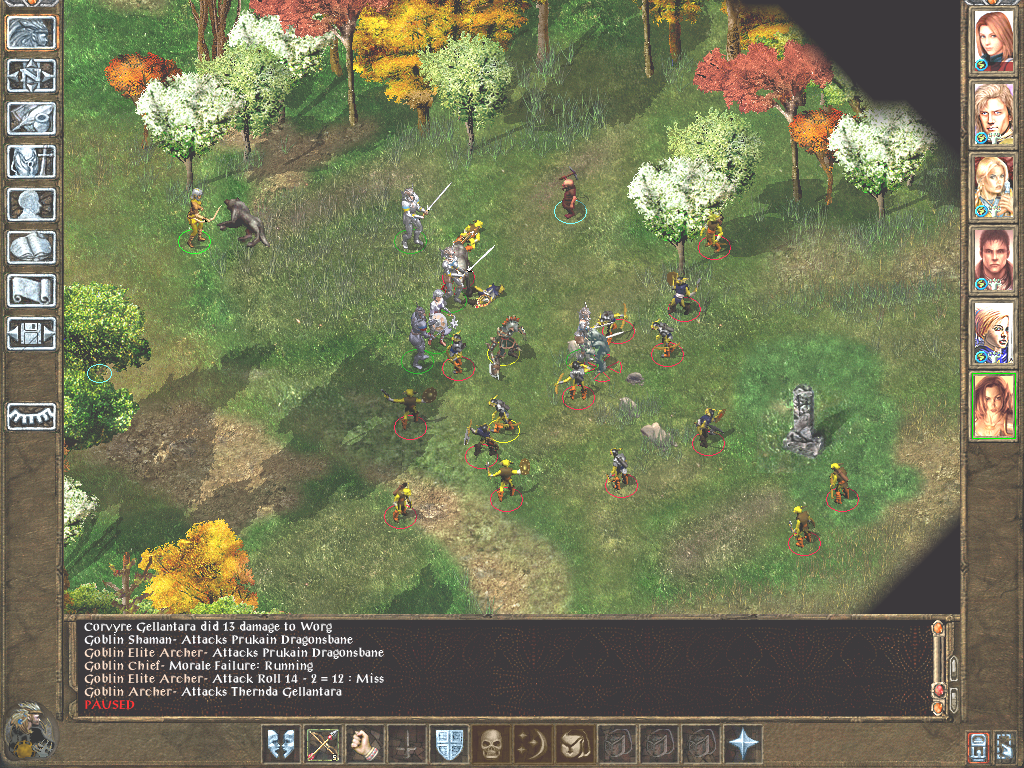This screenshot has width=1024, height=768.
Task: Choose the bow and arrows weapon slot
Action: [323, 744]
